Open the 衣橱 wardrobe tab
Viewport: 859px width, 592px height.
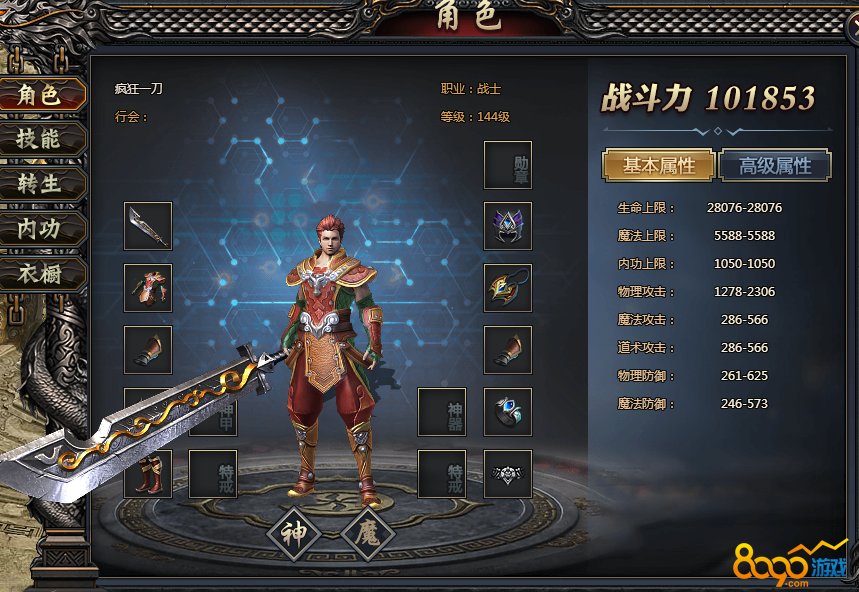40,273
